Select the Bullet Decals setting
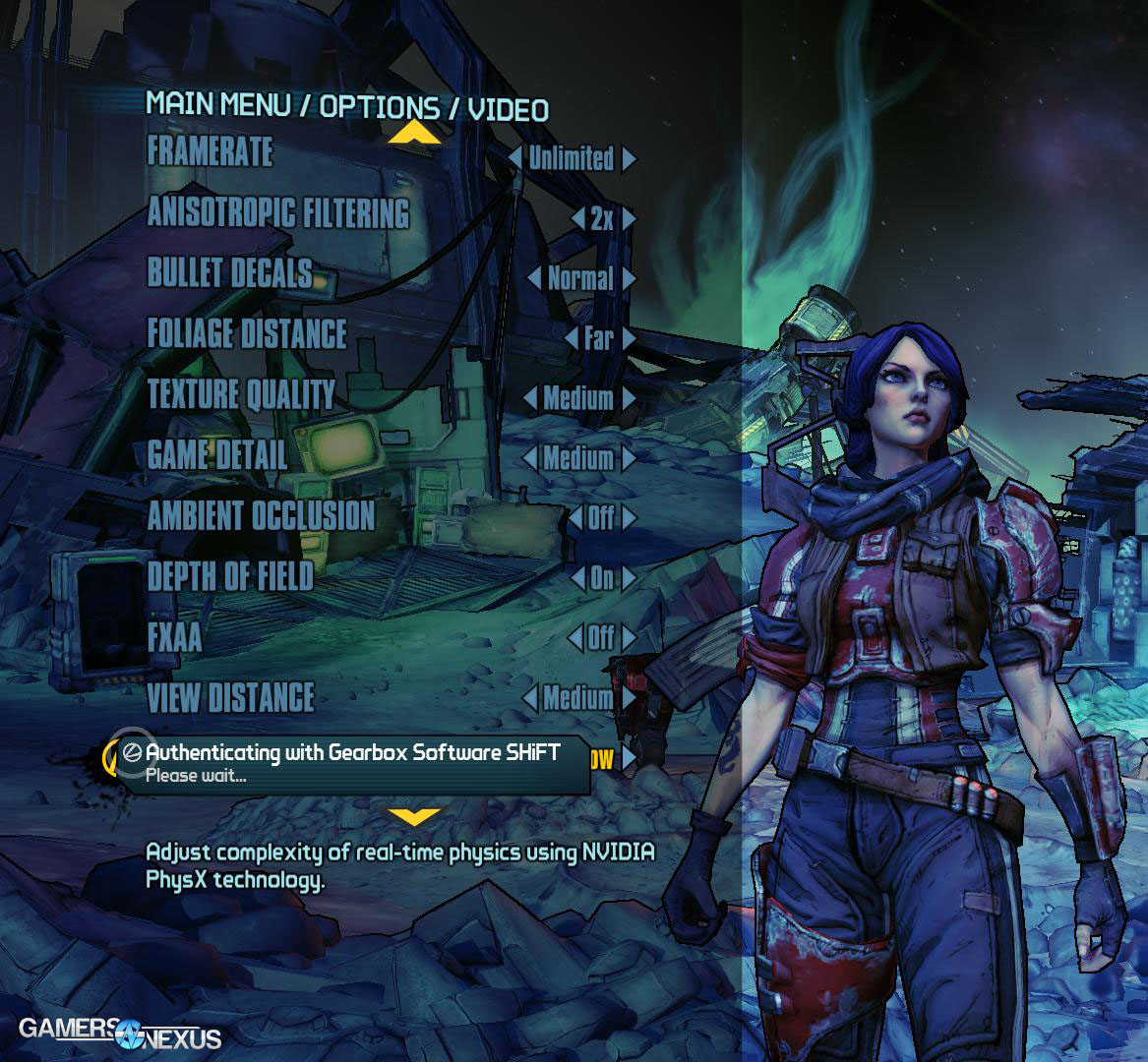The image size is (1148, 1062). (x=229, y=272)
